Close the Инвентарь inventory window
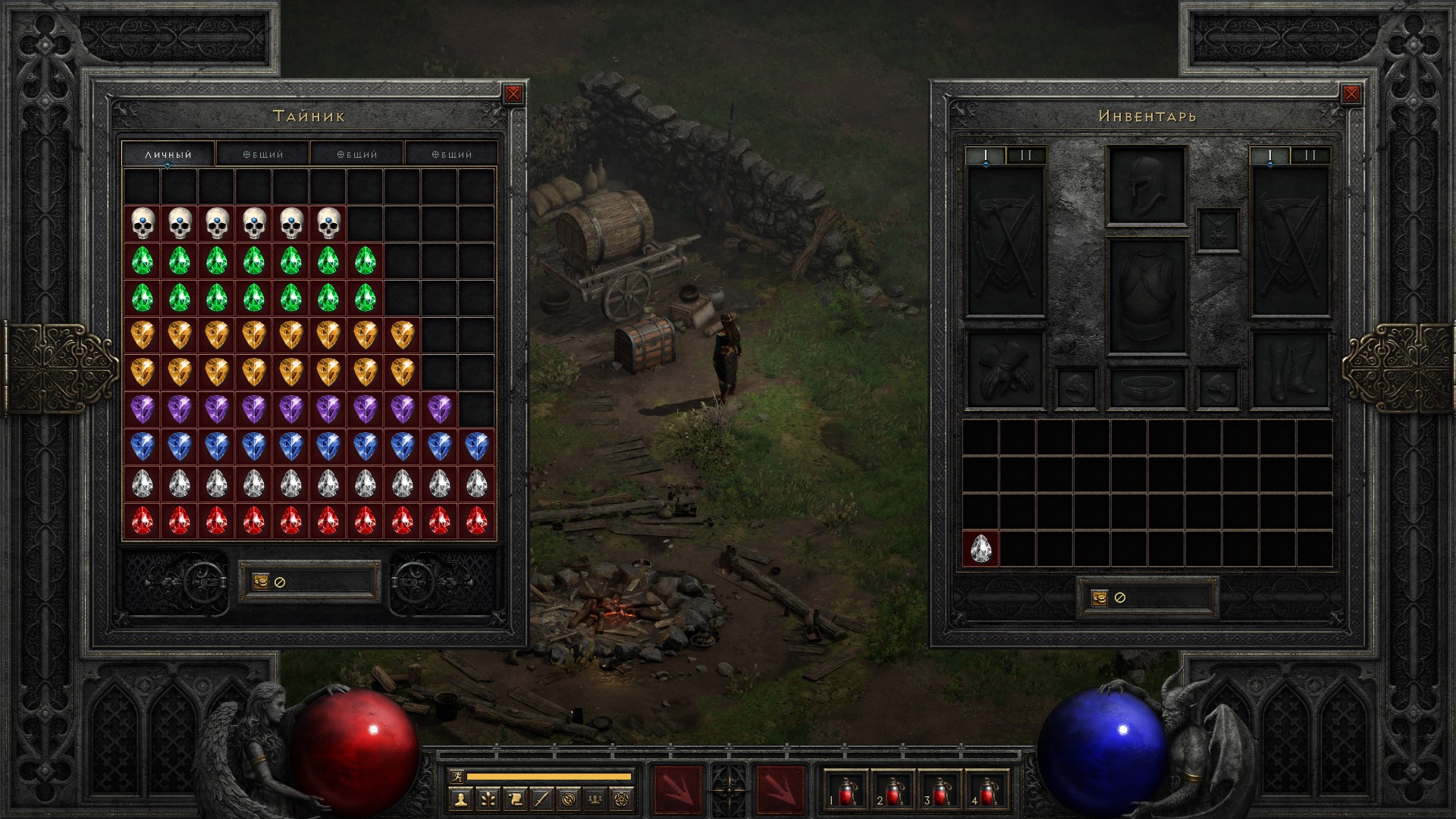Screen dimensions: 1456x819 pyautogui.click(x=1351, y=94)
